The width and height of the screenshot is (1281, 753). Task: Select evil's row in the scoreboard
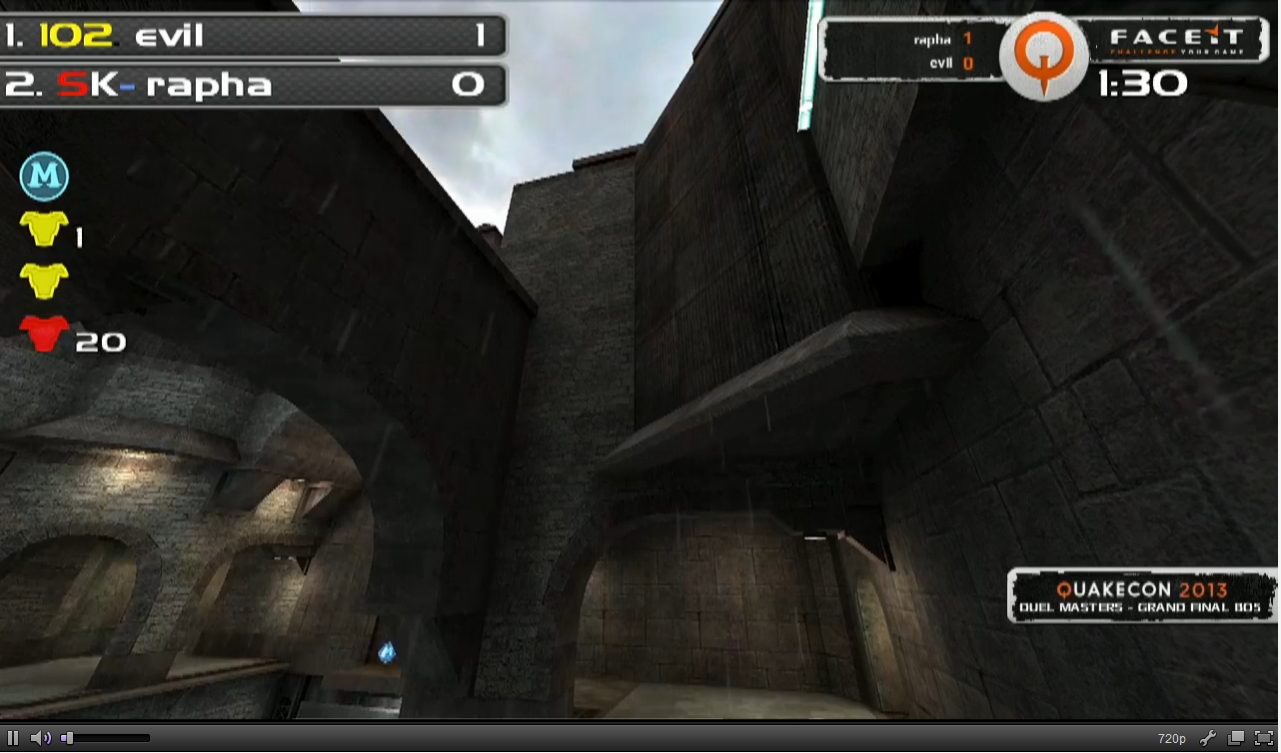[x=252, y=36]
